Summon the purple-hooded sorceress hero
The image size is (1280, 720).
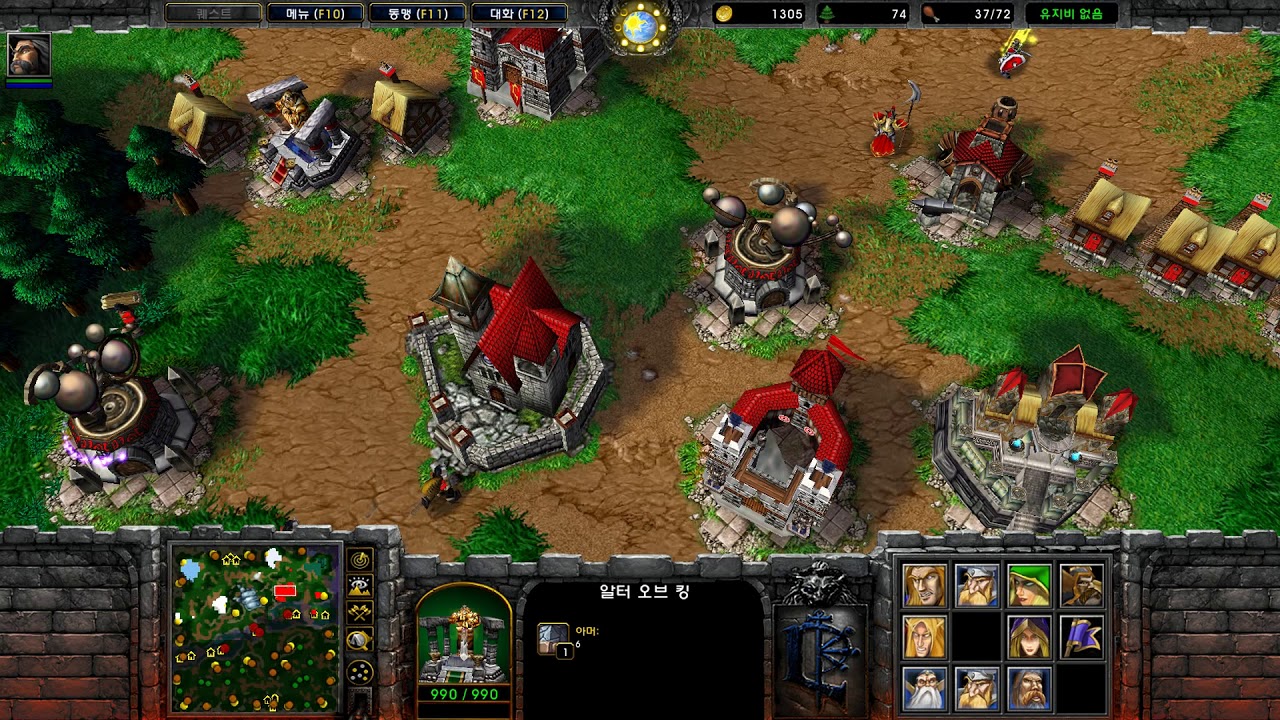(x=1029, y=637)
